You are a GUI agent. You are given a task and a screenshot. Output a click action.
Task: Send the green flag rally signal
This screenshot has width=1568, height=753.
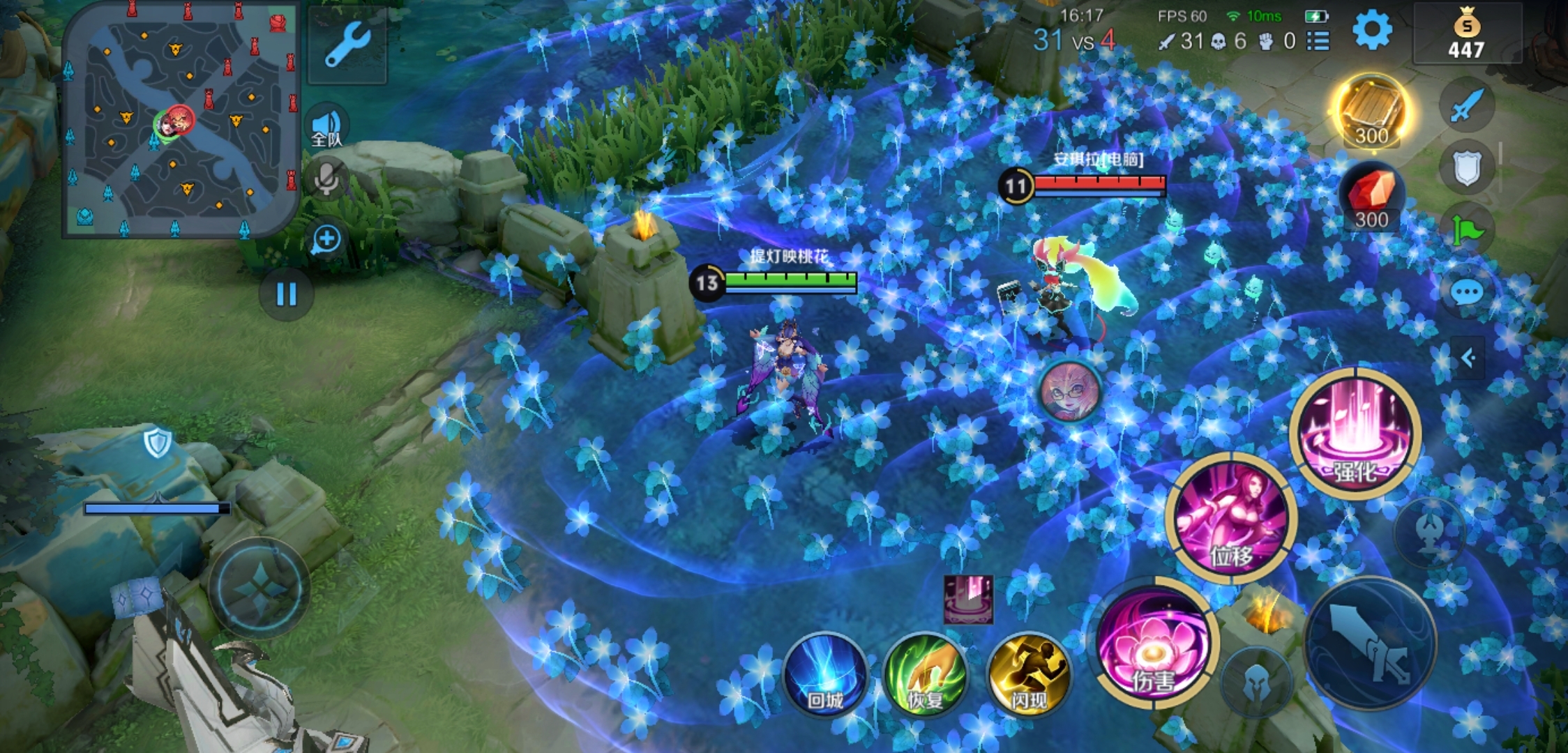[1467, 230]
